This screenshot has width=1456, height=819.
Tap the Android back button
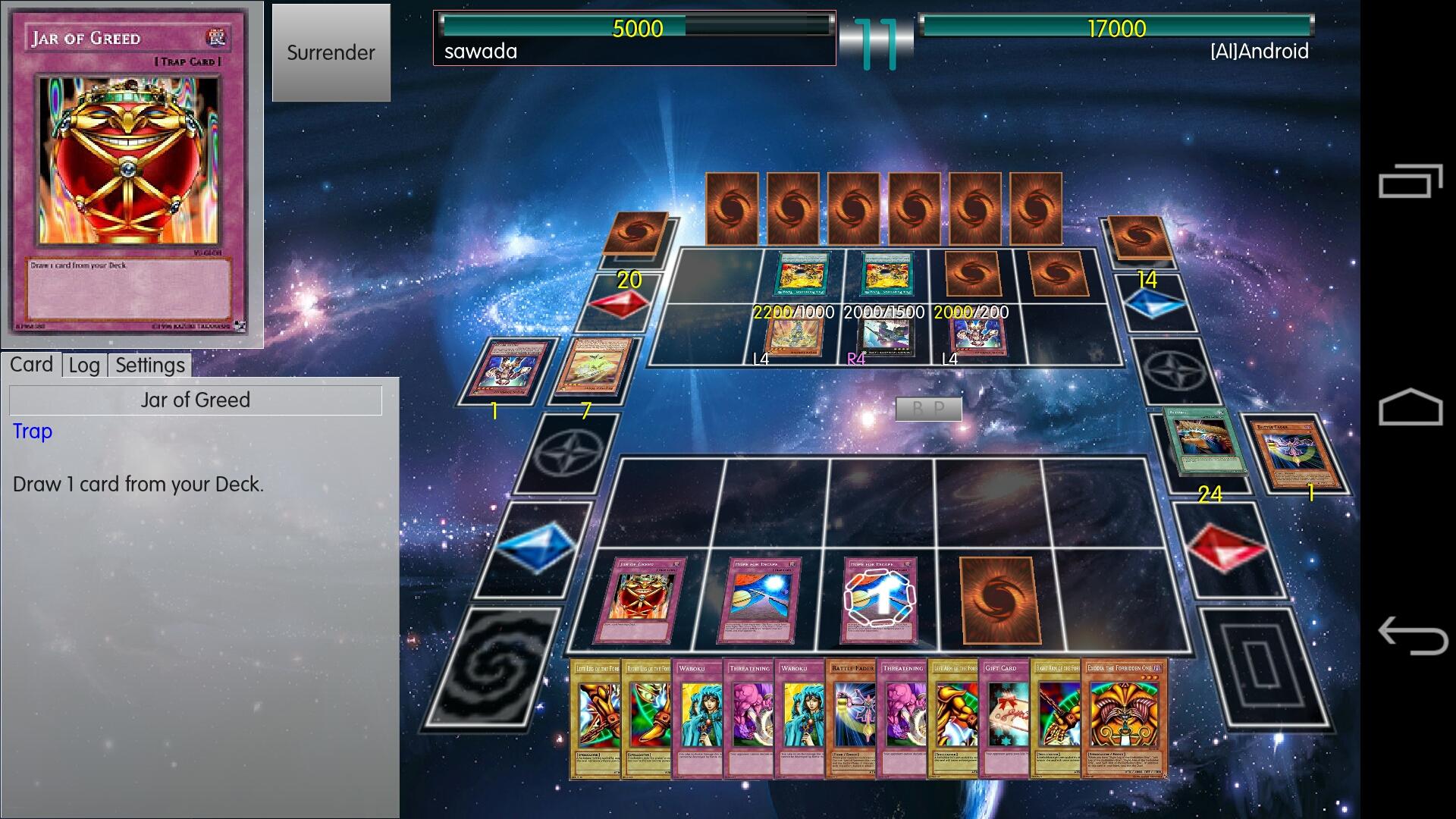tap(1410, 635)
